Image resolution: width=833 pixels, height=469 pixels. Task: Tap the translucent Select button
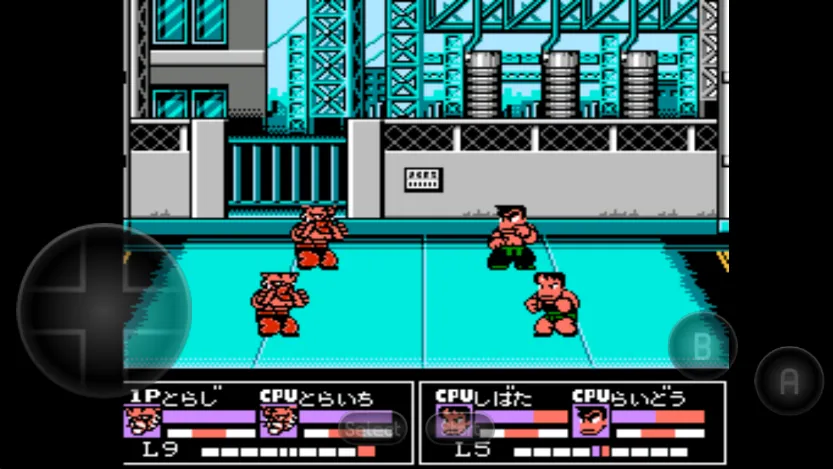coord(372,428)
